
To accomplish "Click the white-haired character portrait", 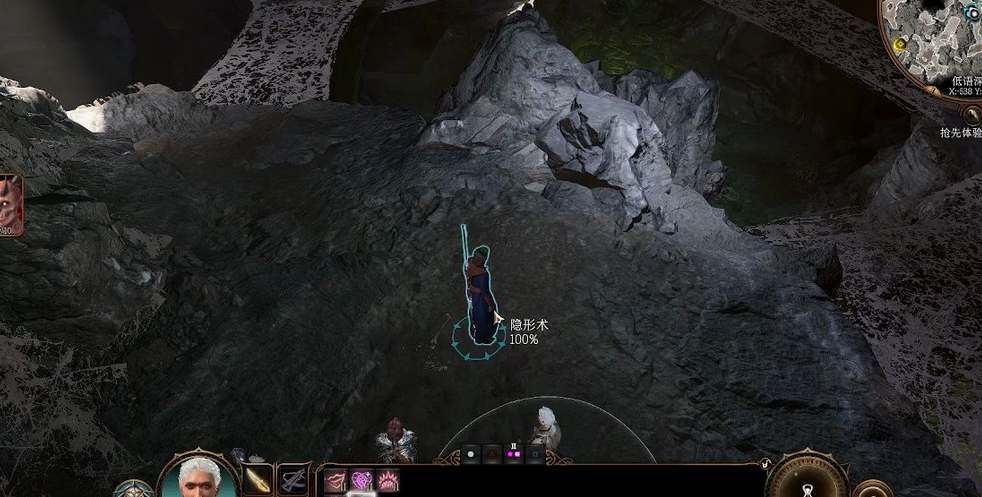I will pyautogui.click(x=197, y=478).
